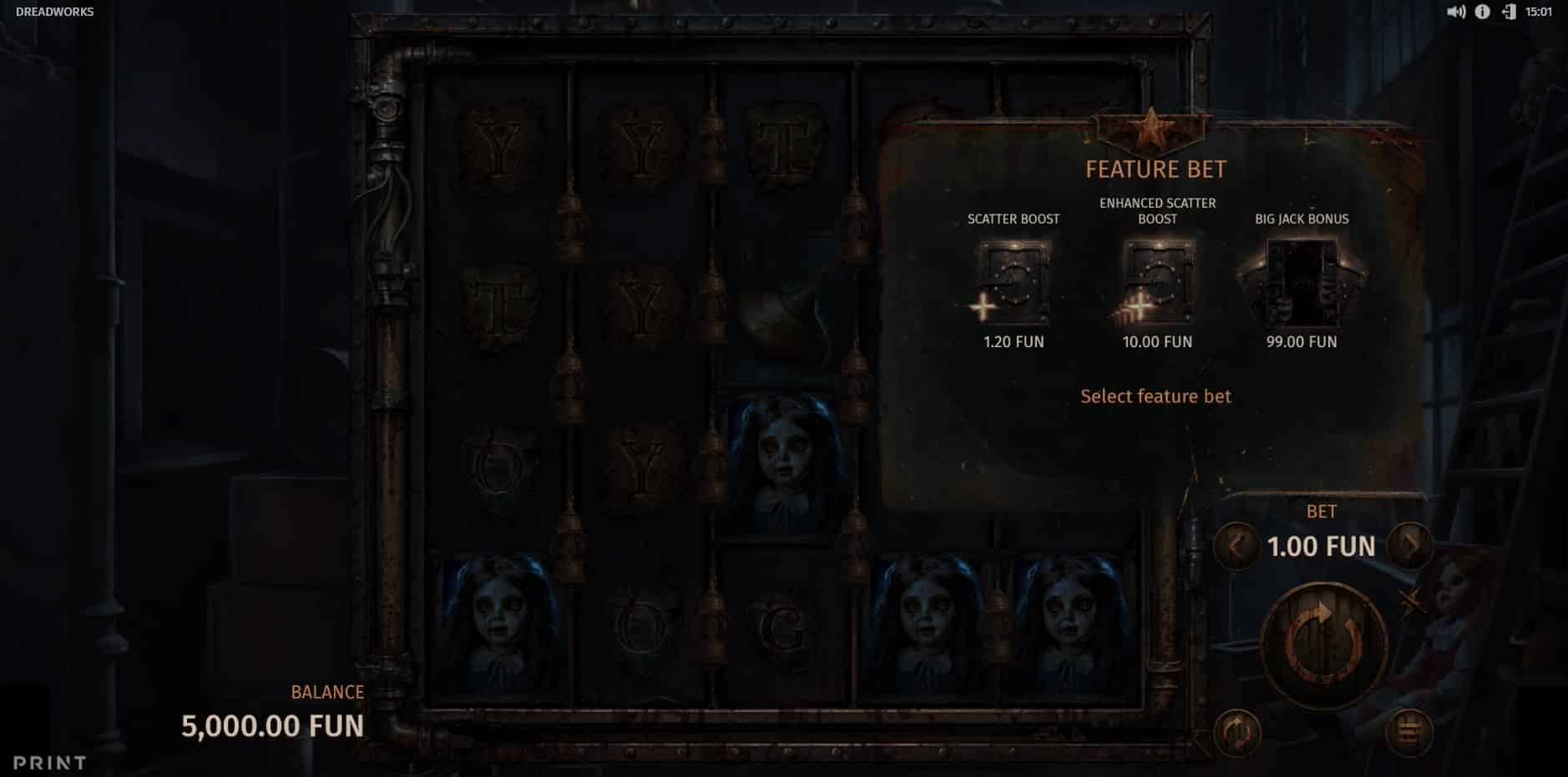Viewport: 1568px width, 777px height.
Task: Decrease the bet with the left arrow
Action: coord(1236,546)
